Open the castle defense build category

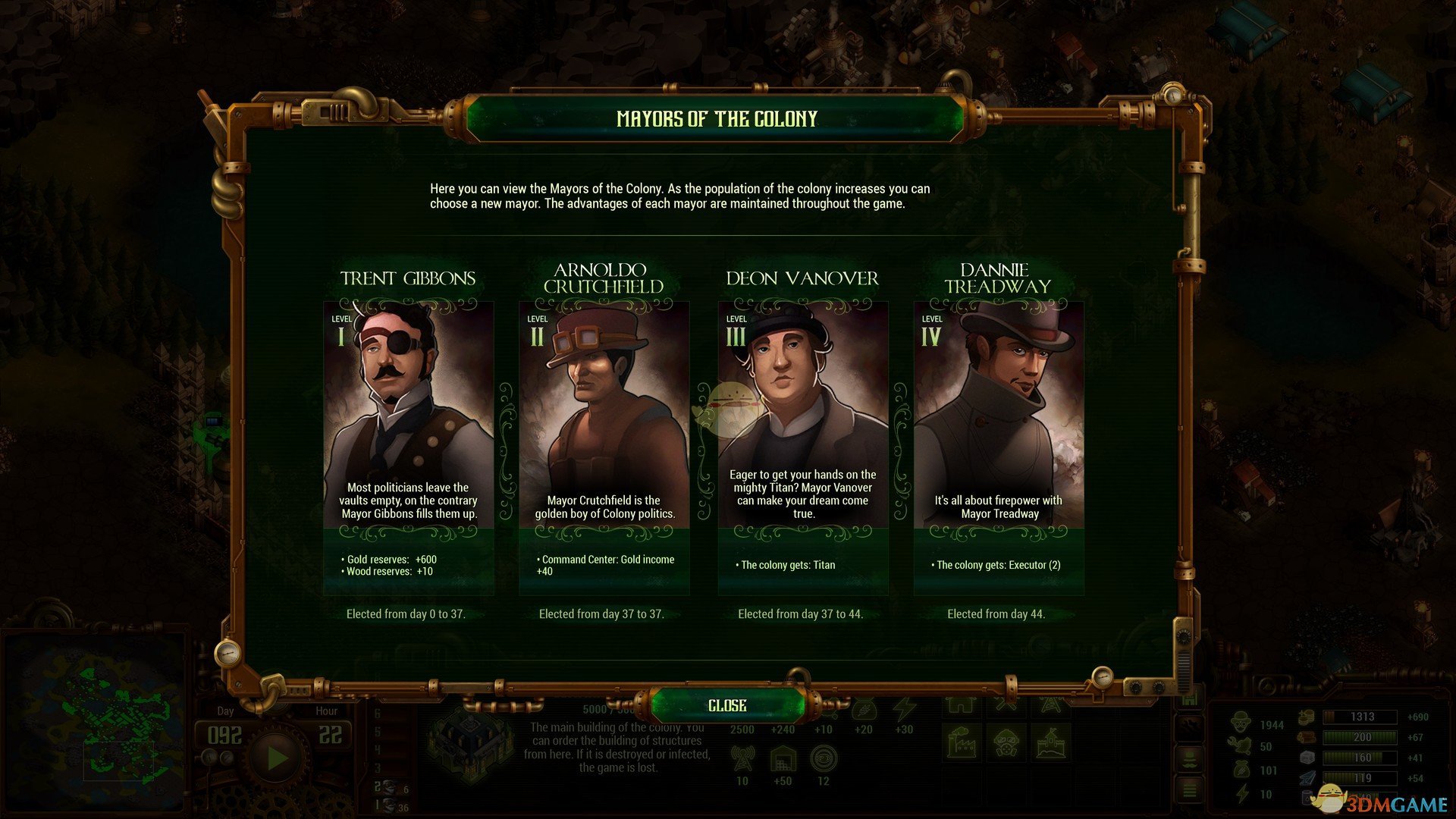[x=1049, y=744]
